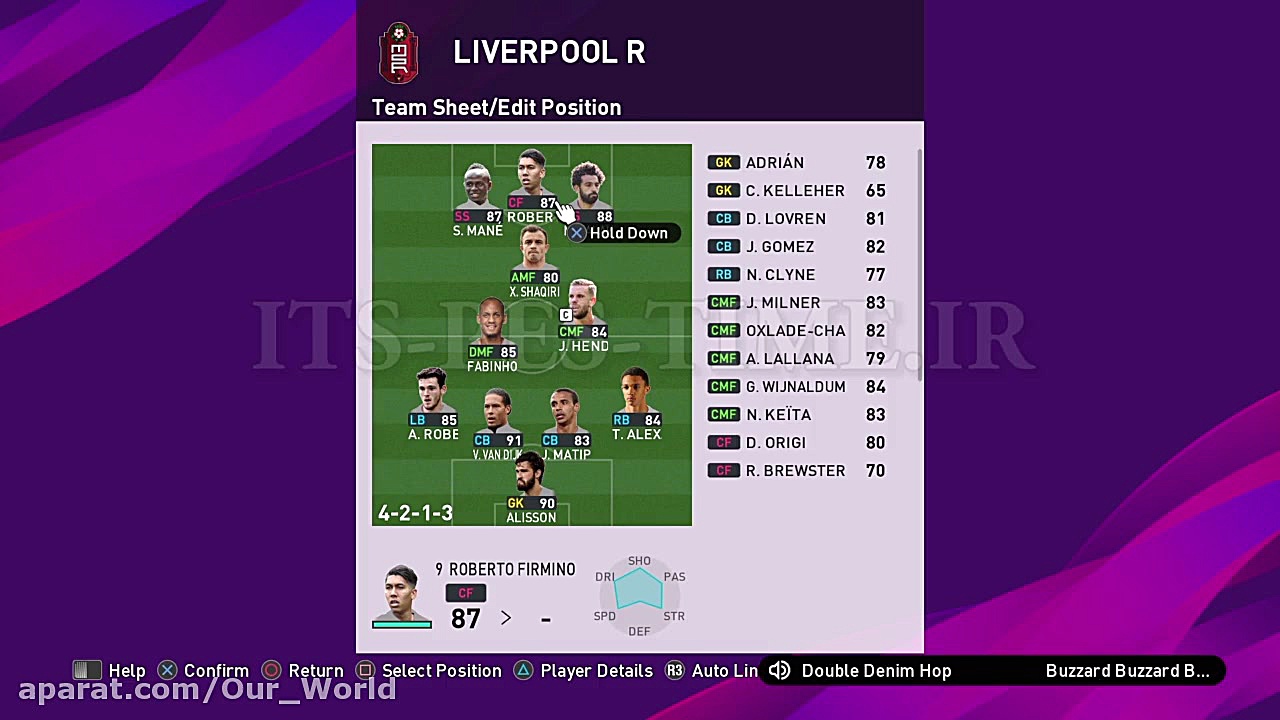Click the GK position badge next to ADRIÁN
Viewport: 1280px width, 720px height.
pyautogui.click(x=723, y=162)
